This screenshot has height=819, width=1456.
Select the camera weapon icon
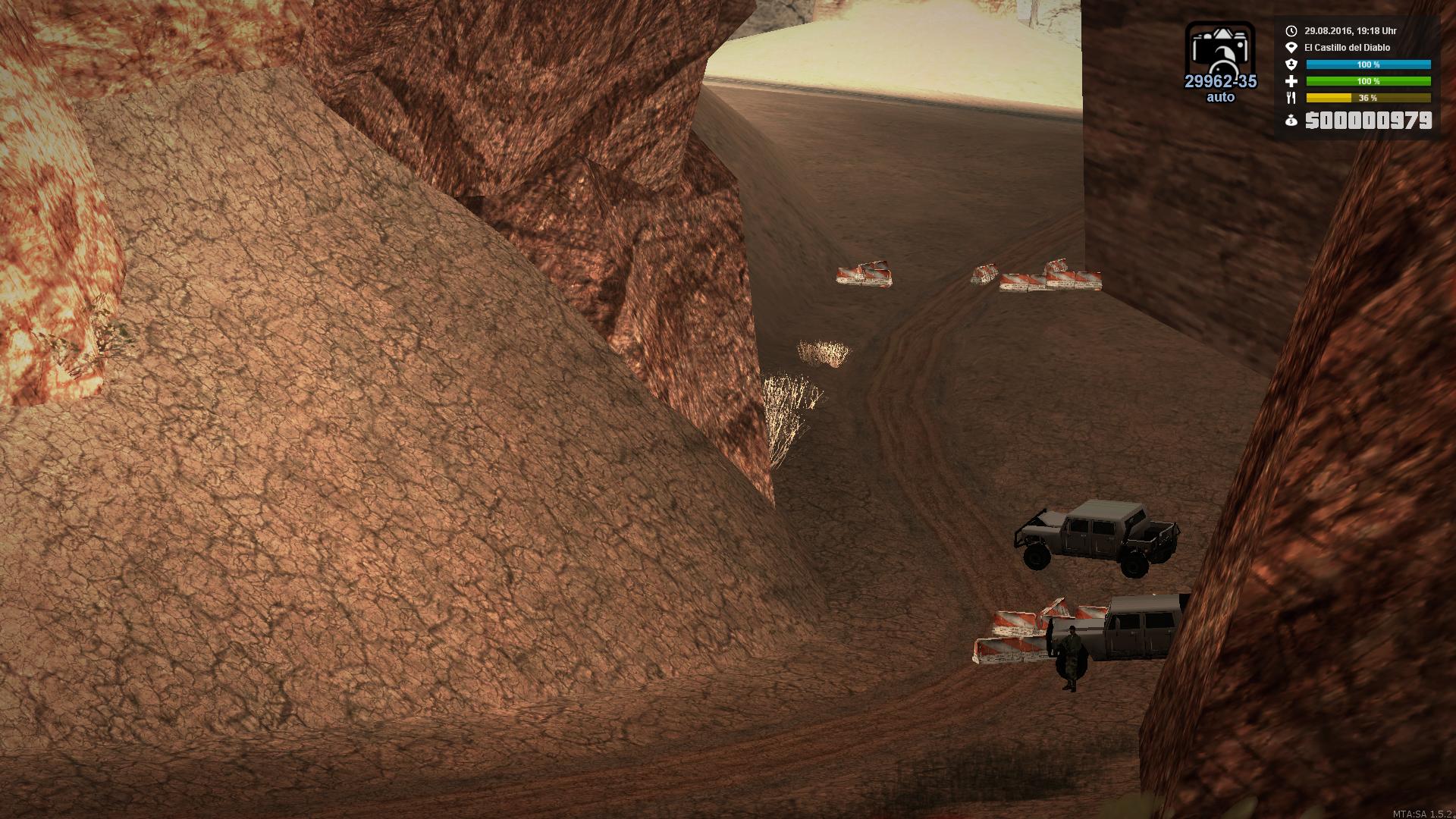pyautogui.click(x=1220, y=53)
